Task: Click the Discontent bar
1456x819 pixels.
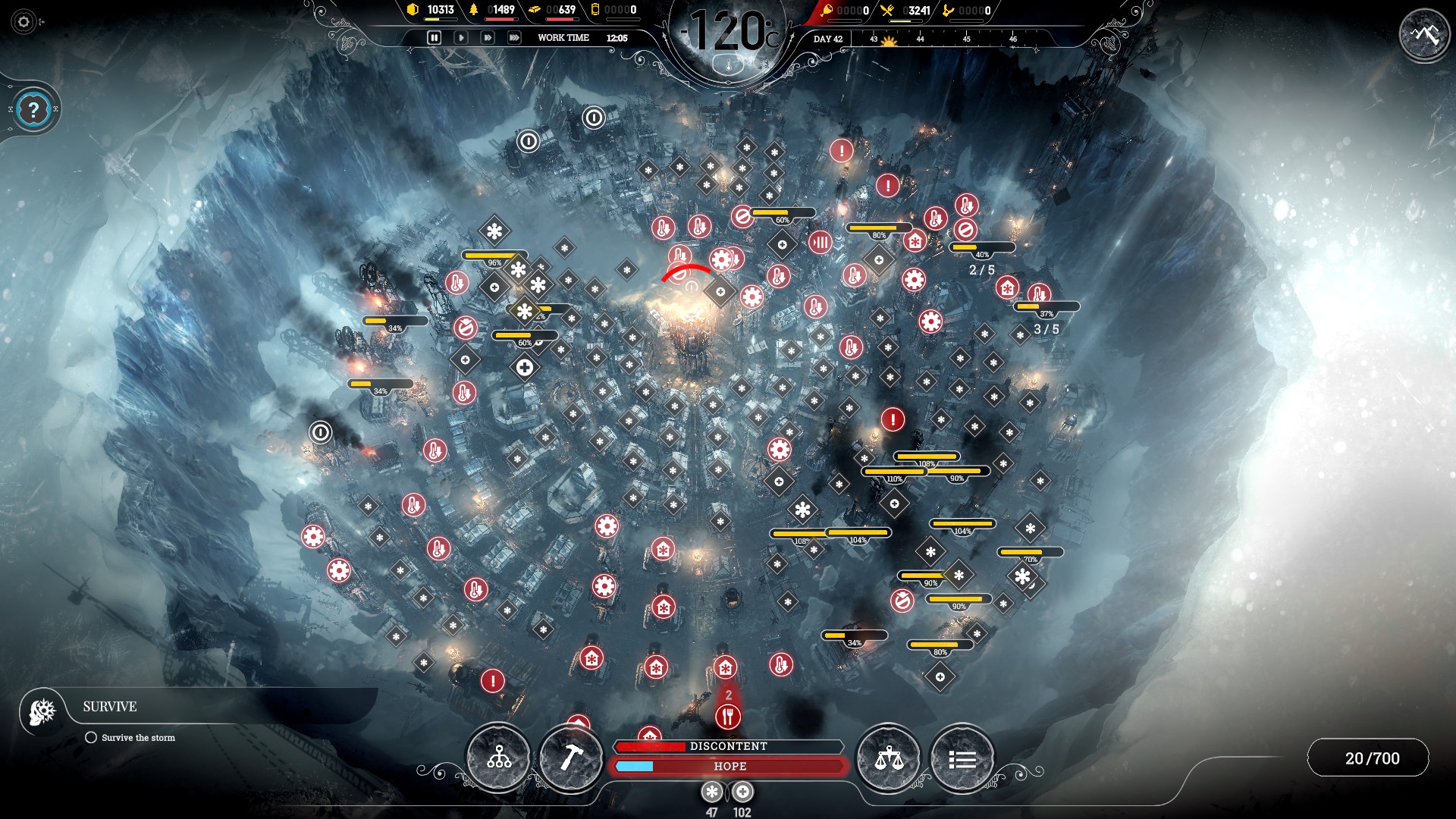Action: click(728, 746)
